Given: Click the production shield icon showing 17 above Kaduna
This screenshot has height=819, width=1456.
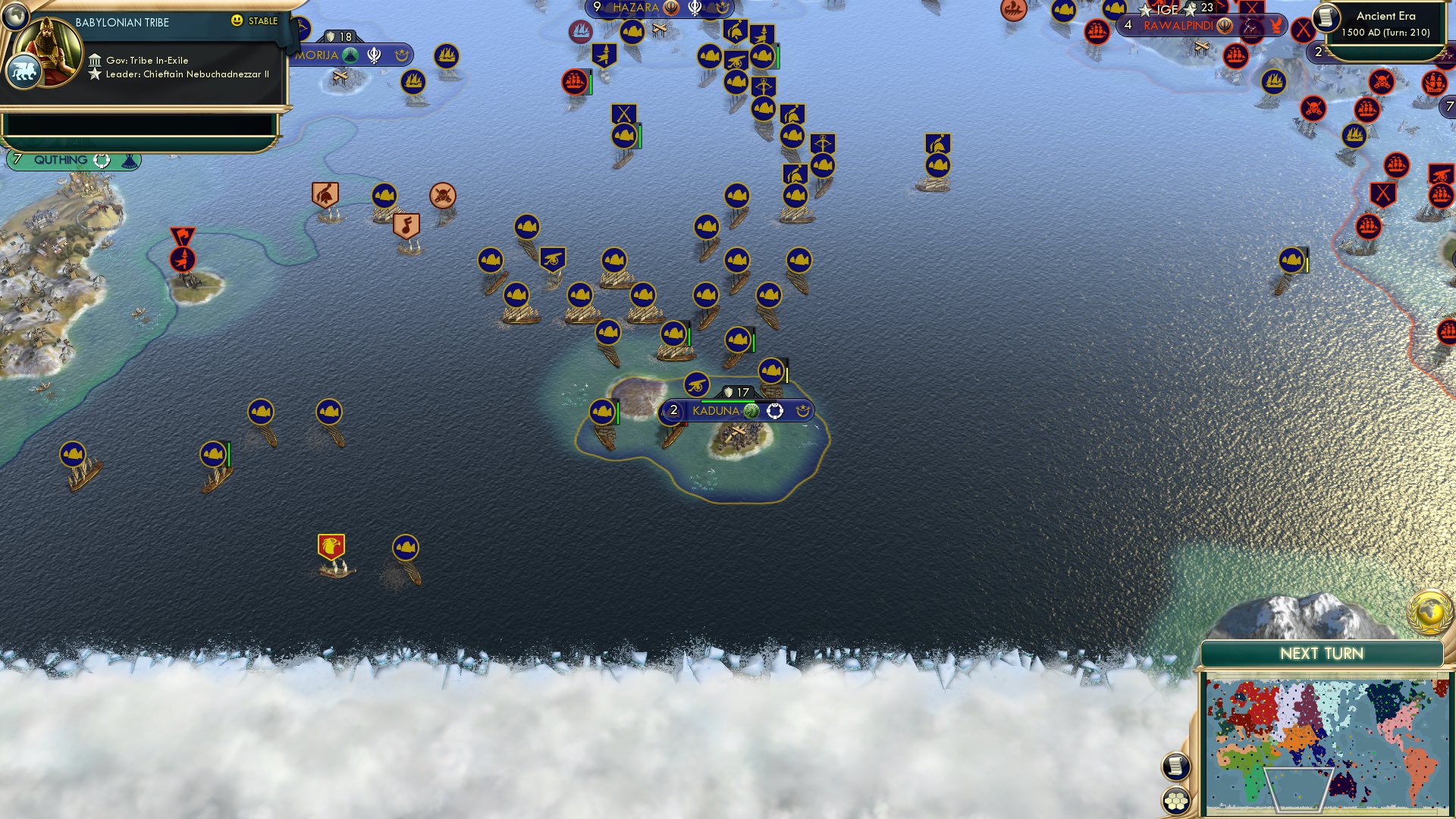Looking at the screenshot, I should click(729, 392).
